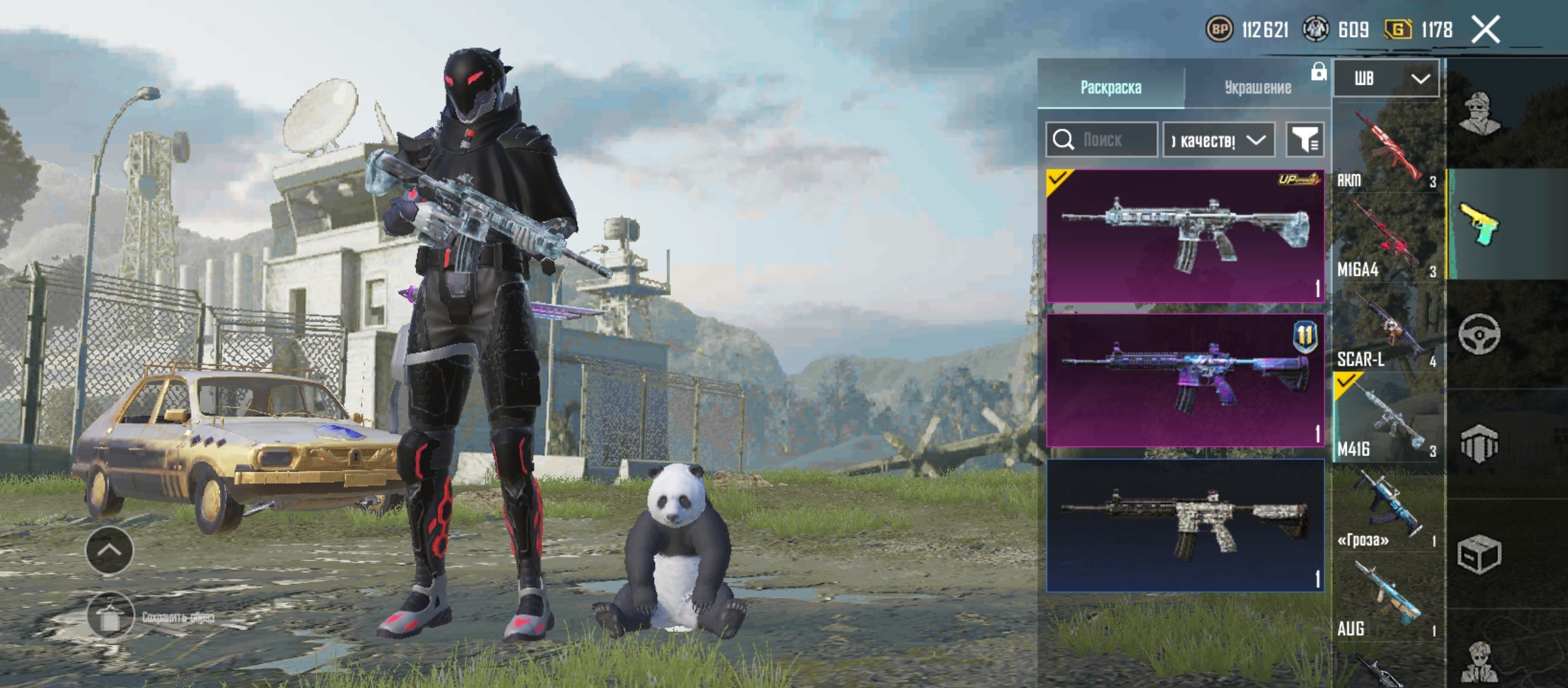The image size is (1568, 688).
Task: Open the quality sort dropdown
Action: click(1218, 140)
